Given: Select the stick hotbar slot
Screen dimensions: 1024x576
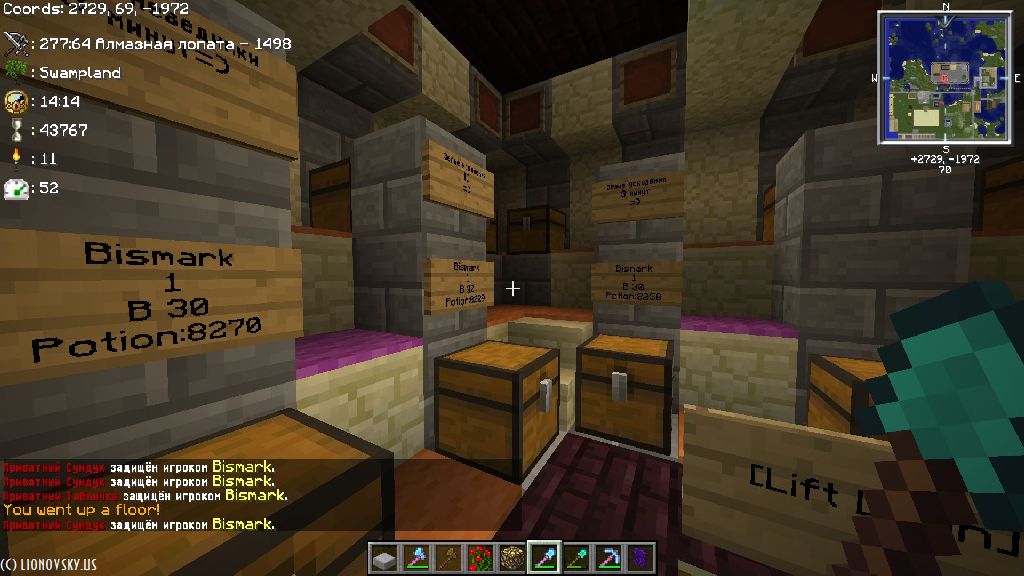Looking at the screenshot, I should pyautogui.click(x=449, y=557).
